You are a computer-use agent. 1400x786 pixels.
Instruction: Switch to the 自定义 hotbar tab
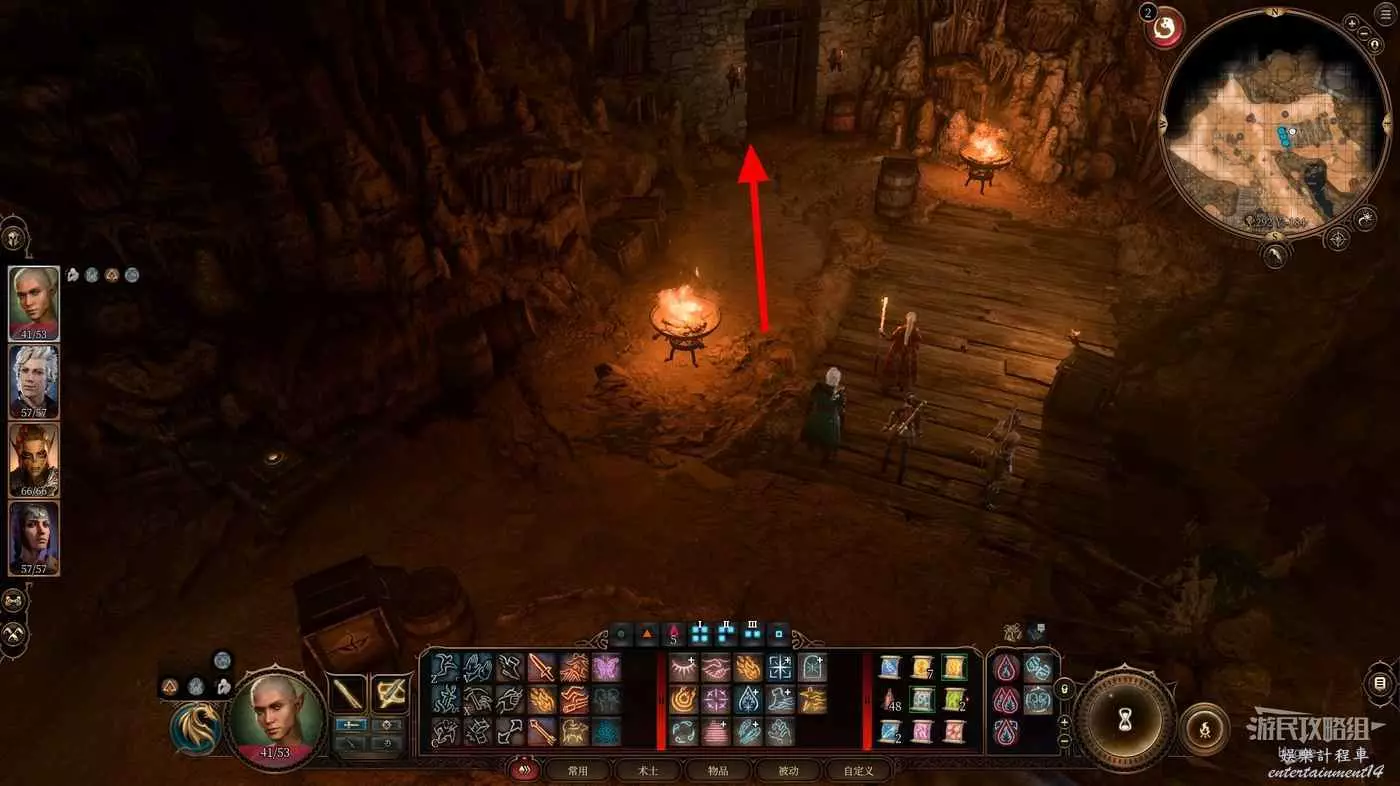[x=858, y=770]
